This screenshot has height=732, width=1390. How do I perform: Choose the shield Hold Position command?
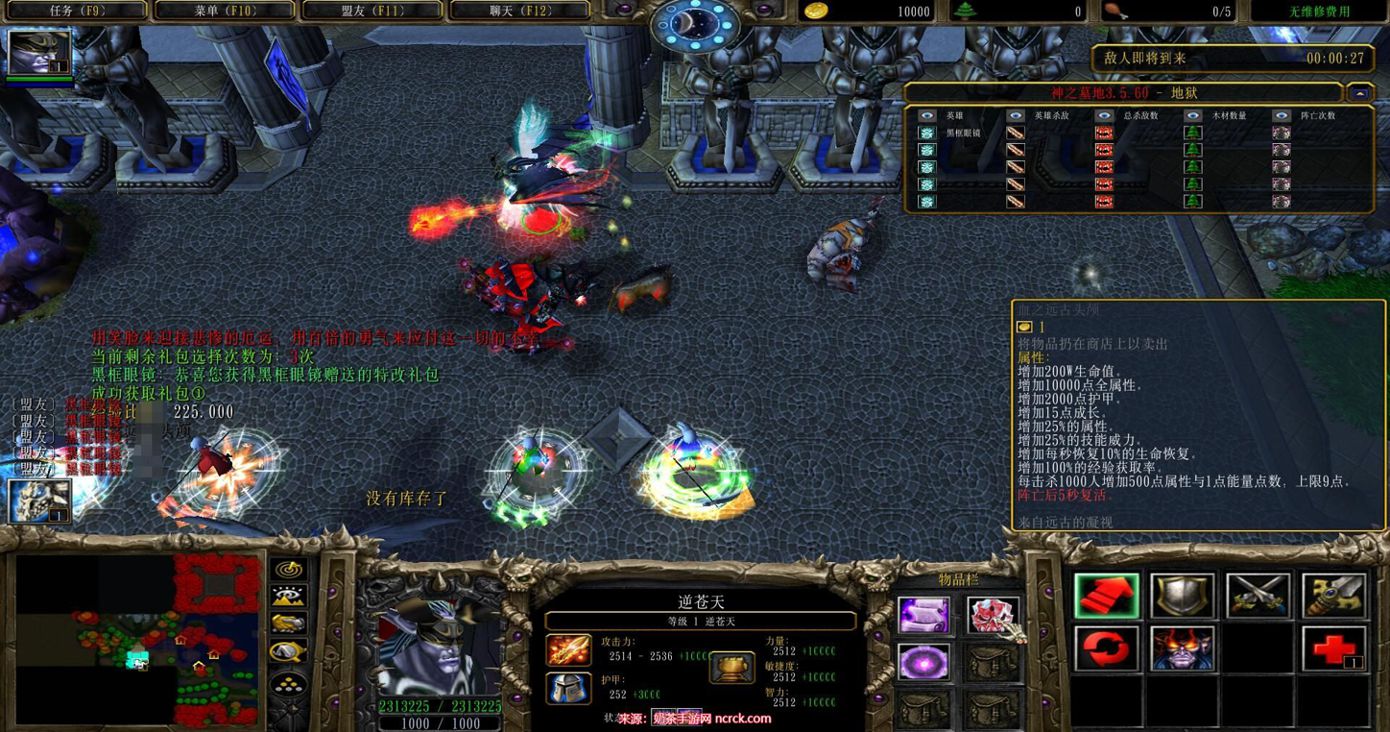click(1182, 597)
